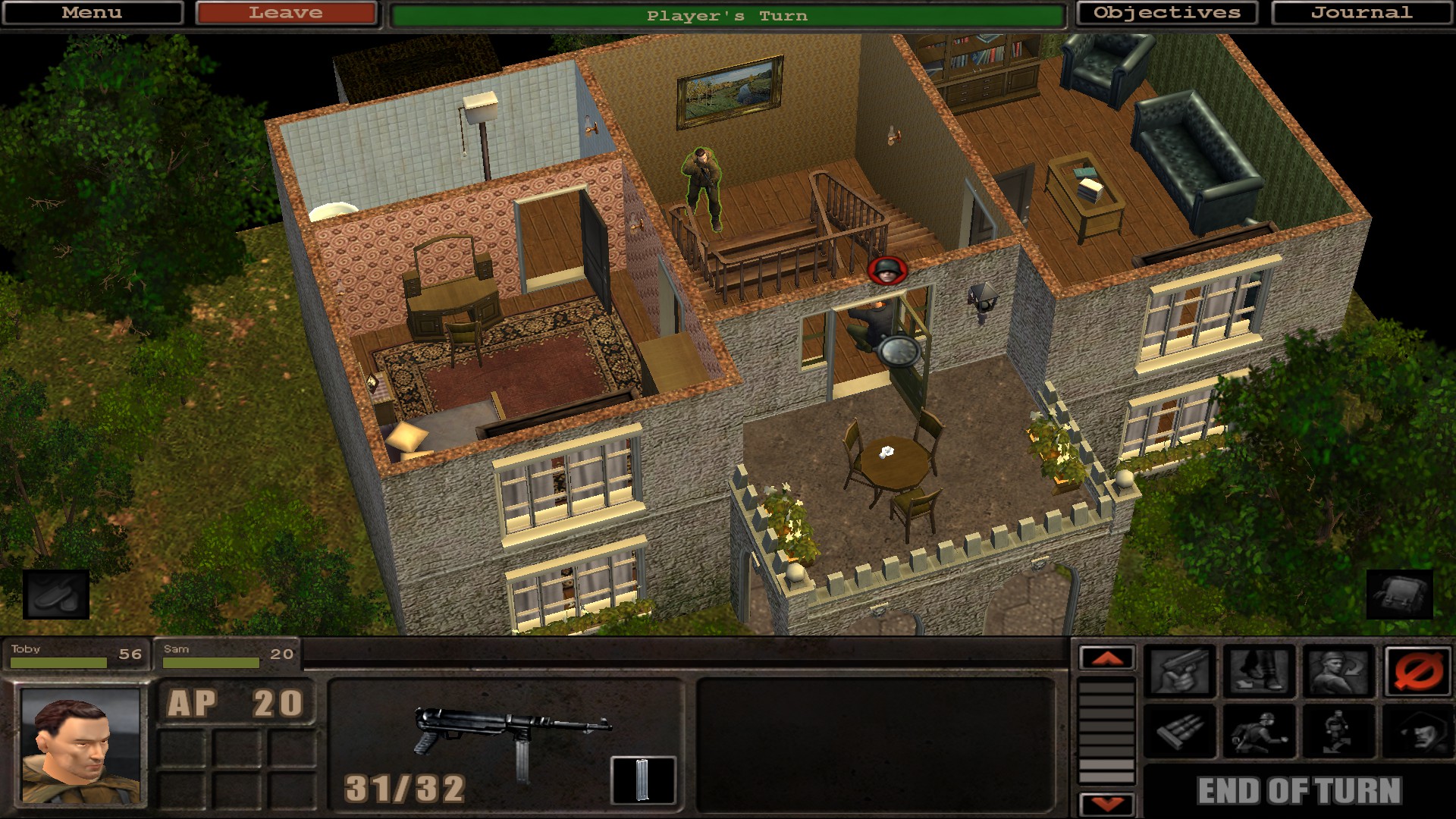
Task: End the current turn
Action: tap(1299, 791)
